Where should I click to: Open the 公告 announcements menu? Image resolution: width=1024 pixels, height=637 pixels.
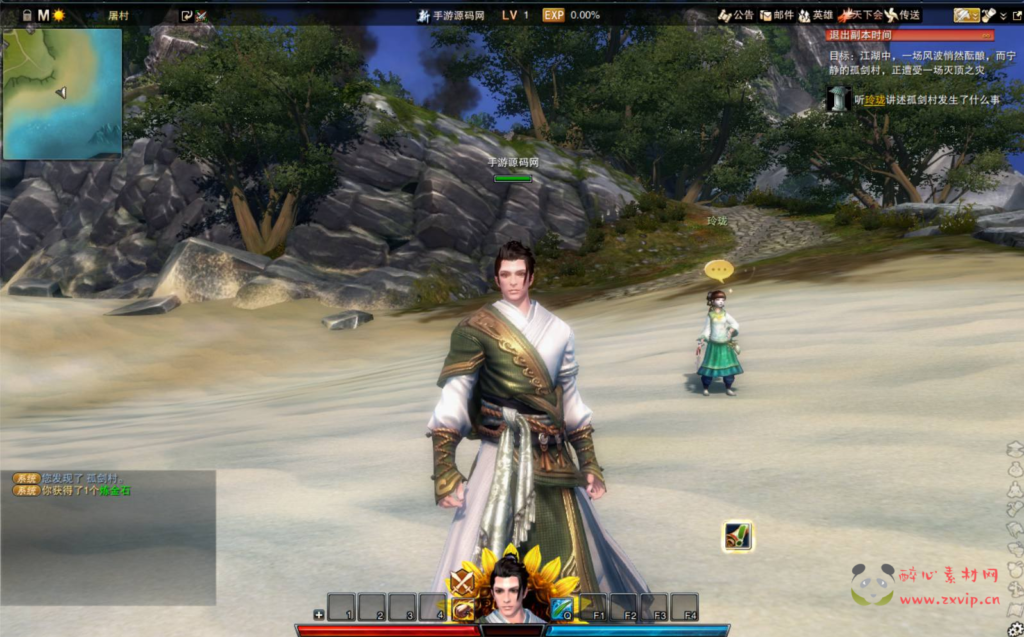click(736, 15)
